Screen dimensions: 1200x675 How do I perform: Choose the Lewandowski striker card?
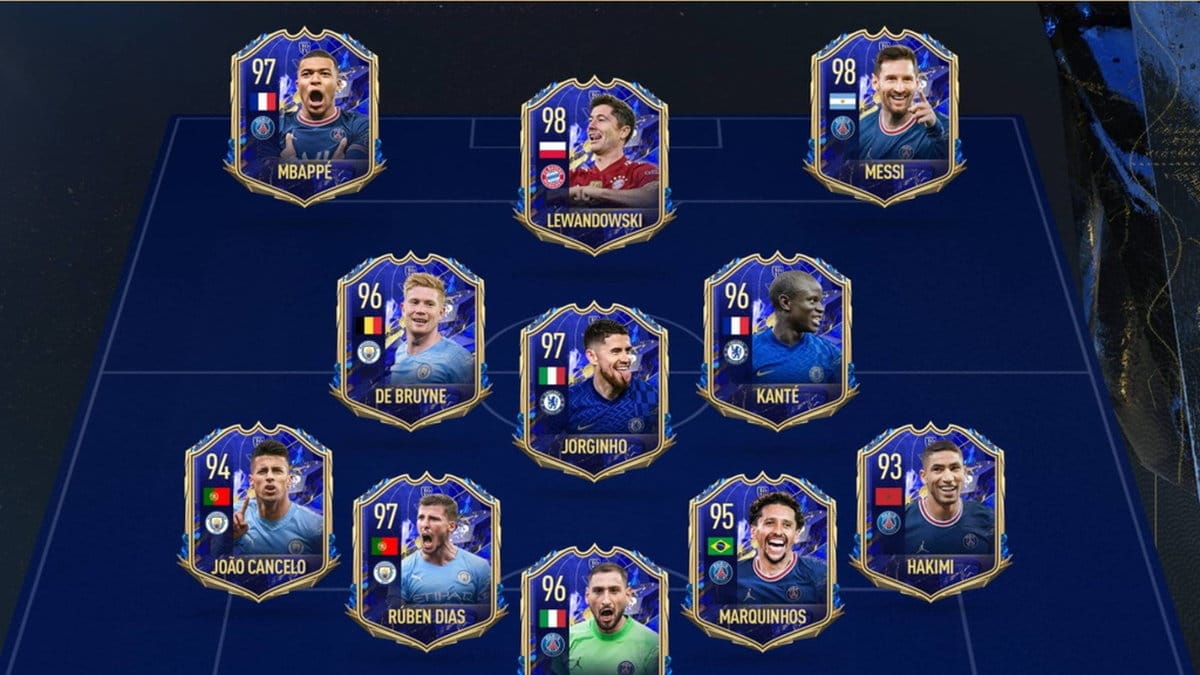pos(594,165)
